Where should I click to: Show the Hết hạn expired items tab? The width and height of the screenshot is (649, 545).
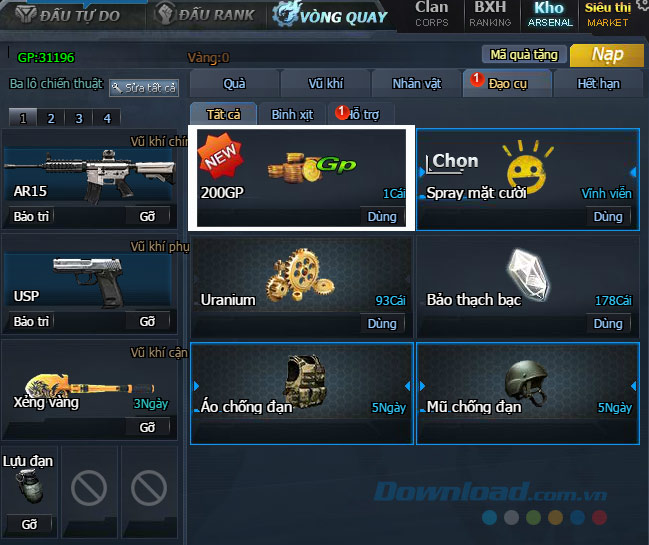coord(599,84)
